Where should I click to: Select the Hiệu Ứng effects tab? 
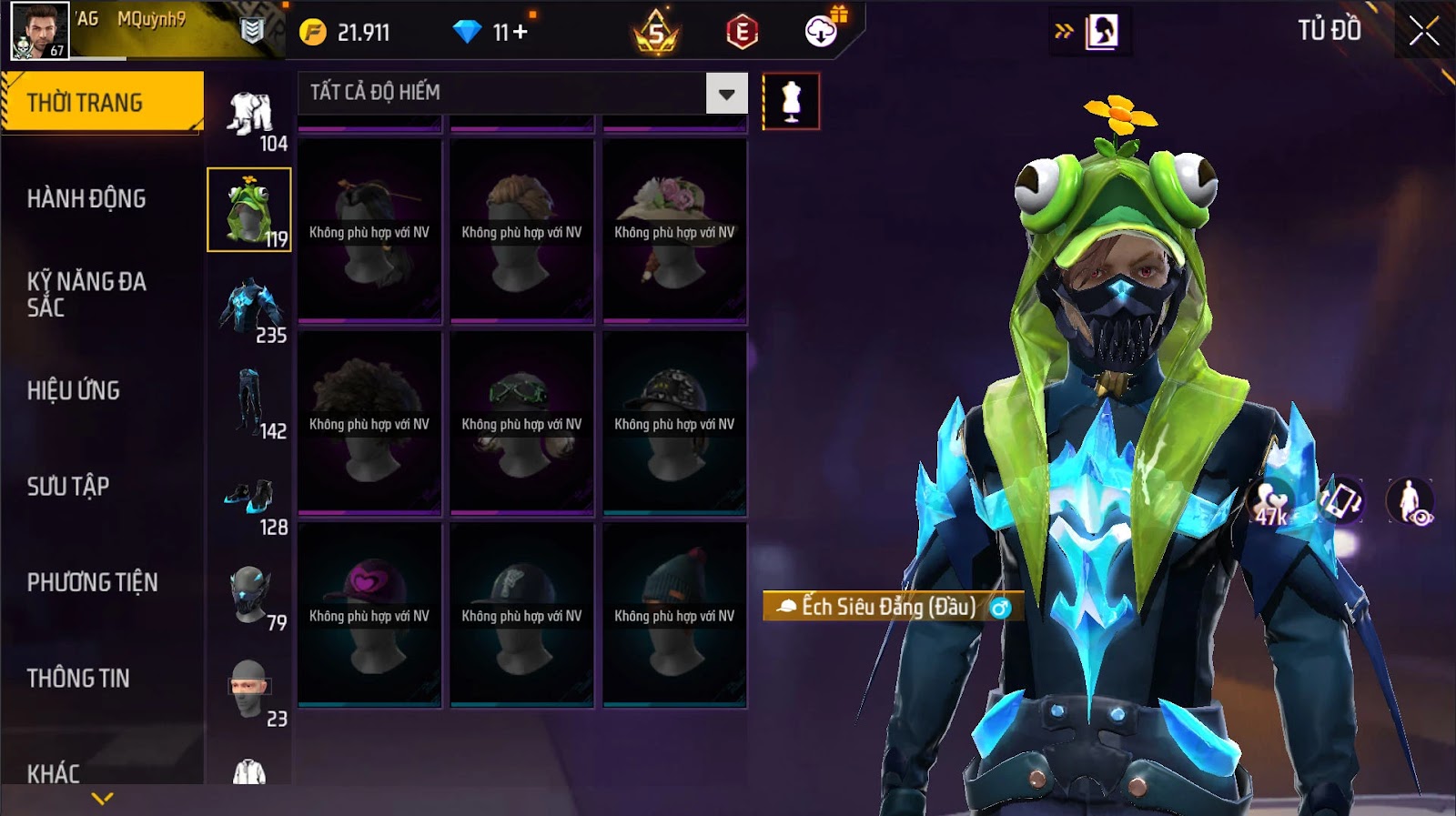pyautogui.click(x=74, y=390)
